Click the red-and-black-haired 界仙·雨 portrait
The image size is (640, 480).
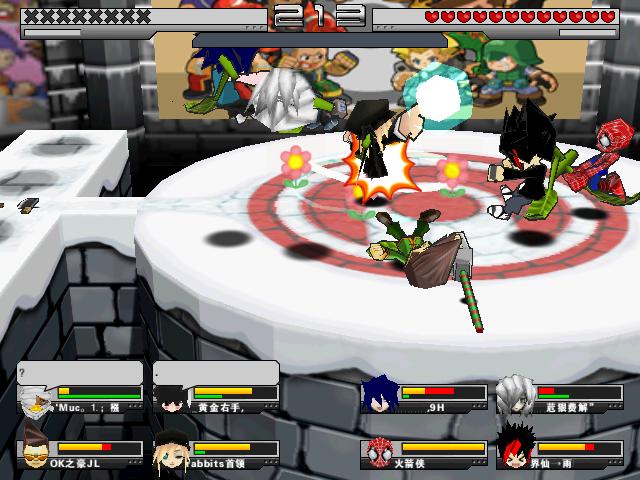pyautogui.click(x=515, y=450)
